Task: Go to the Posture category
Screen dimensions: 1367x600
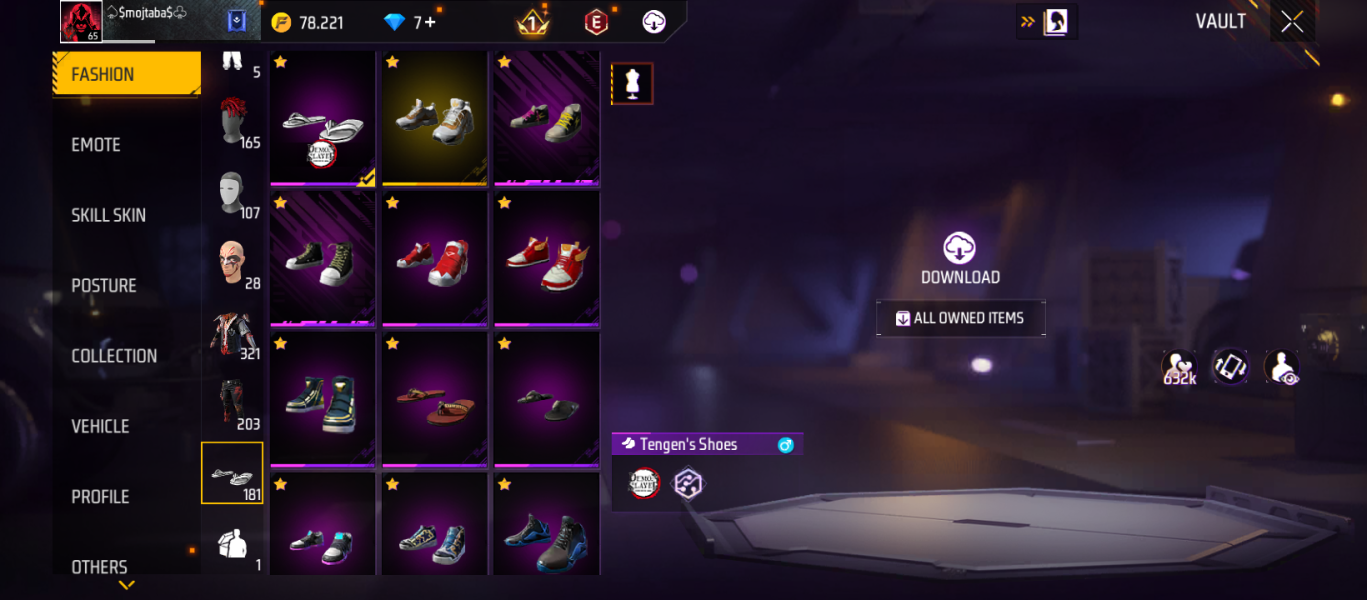Action: (103, 286)
